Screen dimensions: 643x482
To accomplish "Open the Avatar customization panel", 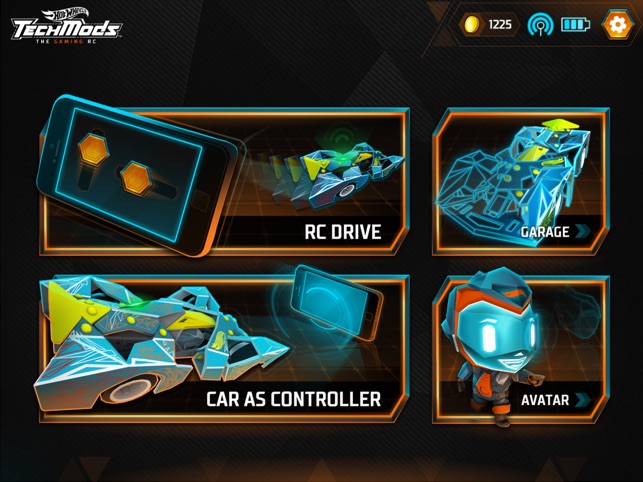I will point(519,350).
